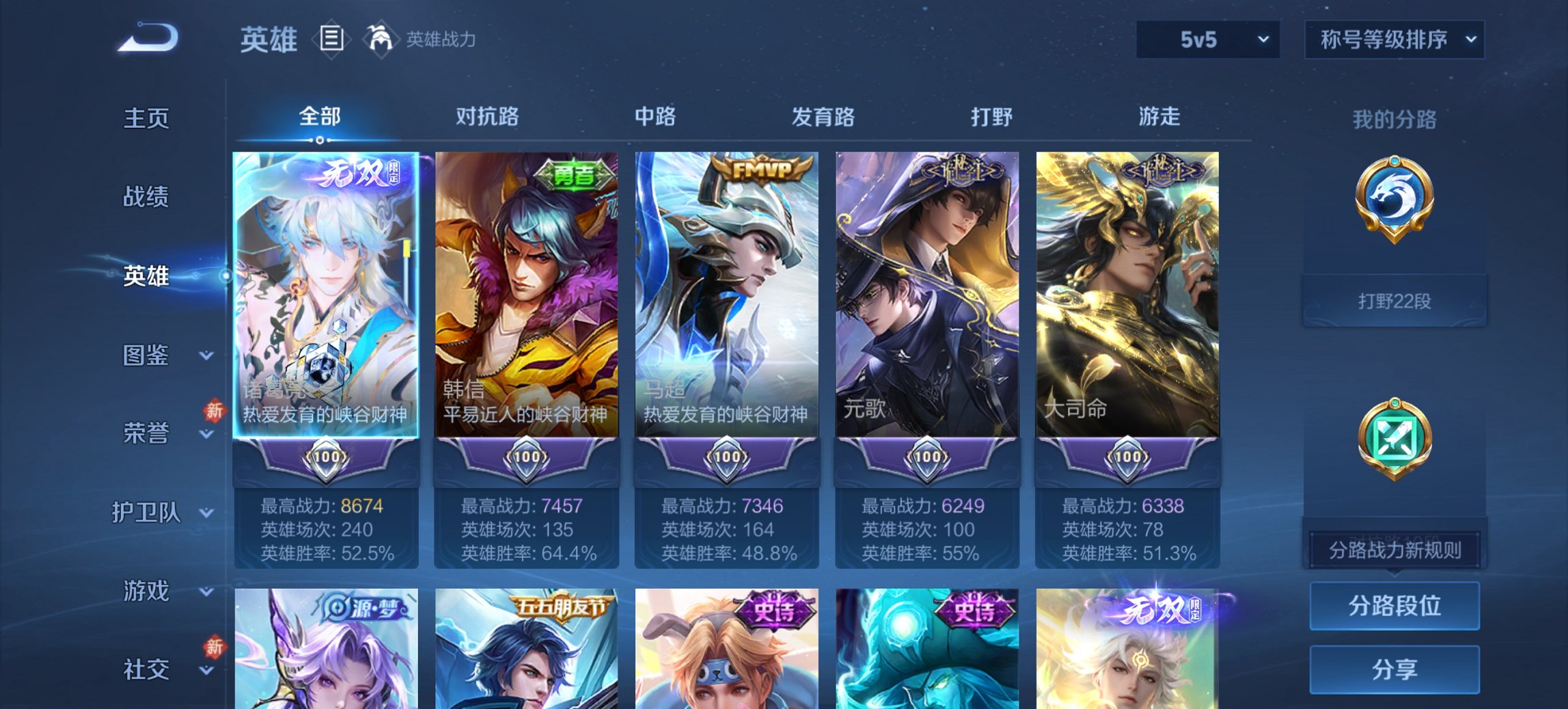Open the 打野 lane tab
This screenshot has height=709, width=1568.
992,117
